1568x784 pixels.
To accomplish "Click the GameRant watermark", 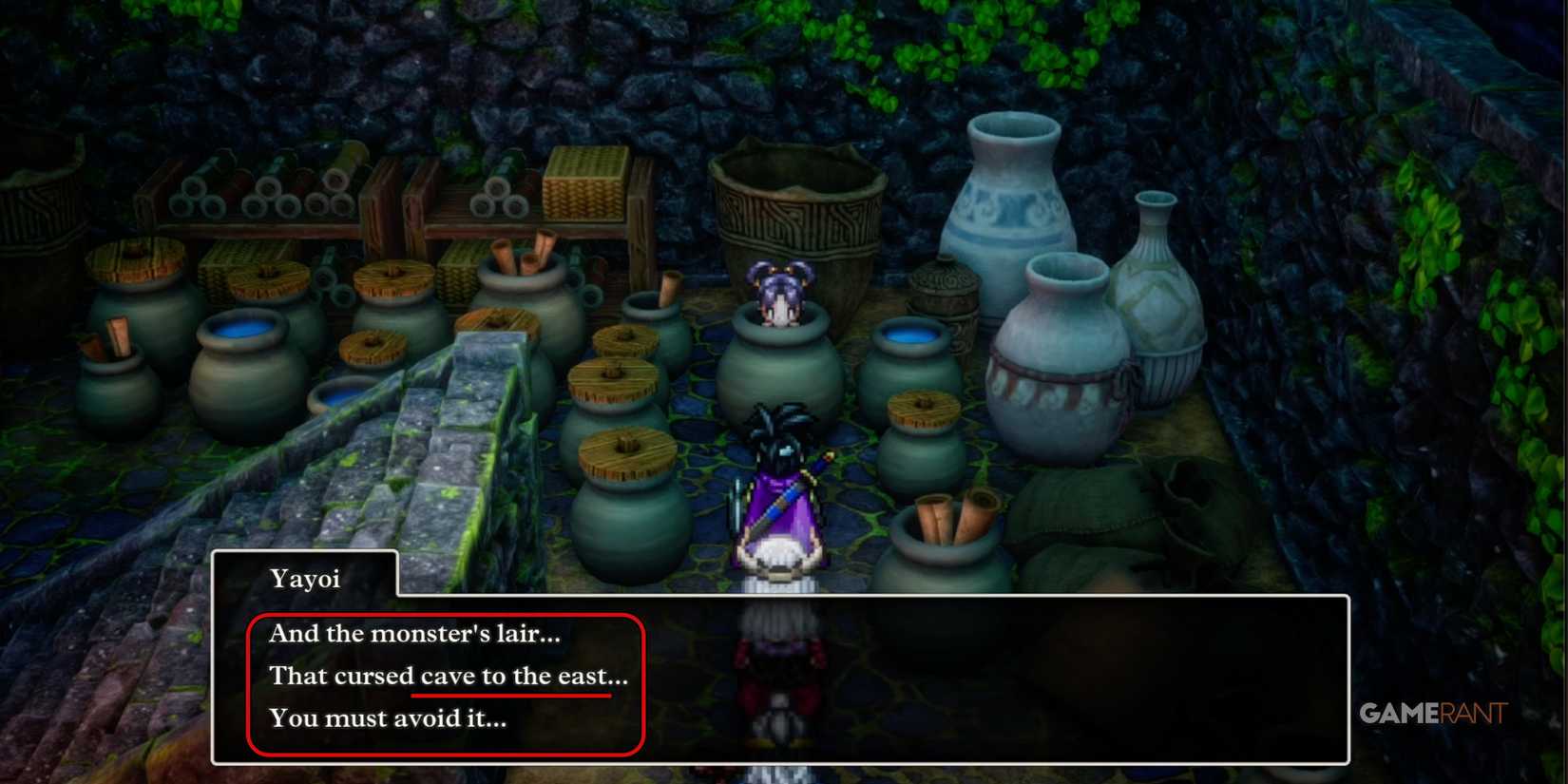I will [x=1435, y=715].
